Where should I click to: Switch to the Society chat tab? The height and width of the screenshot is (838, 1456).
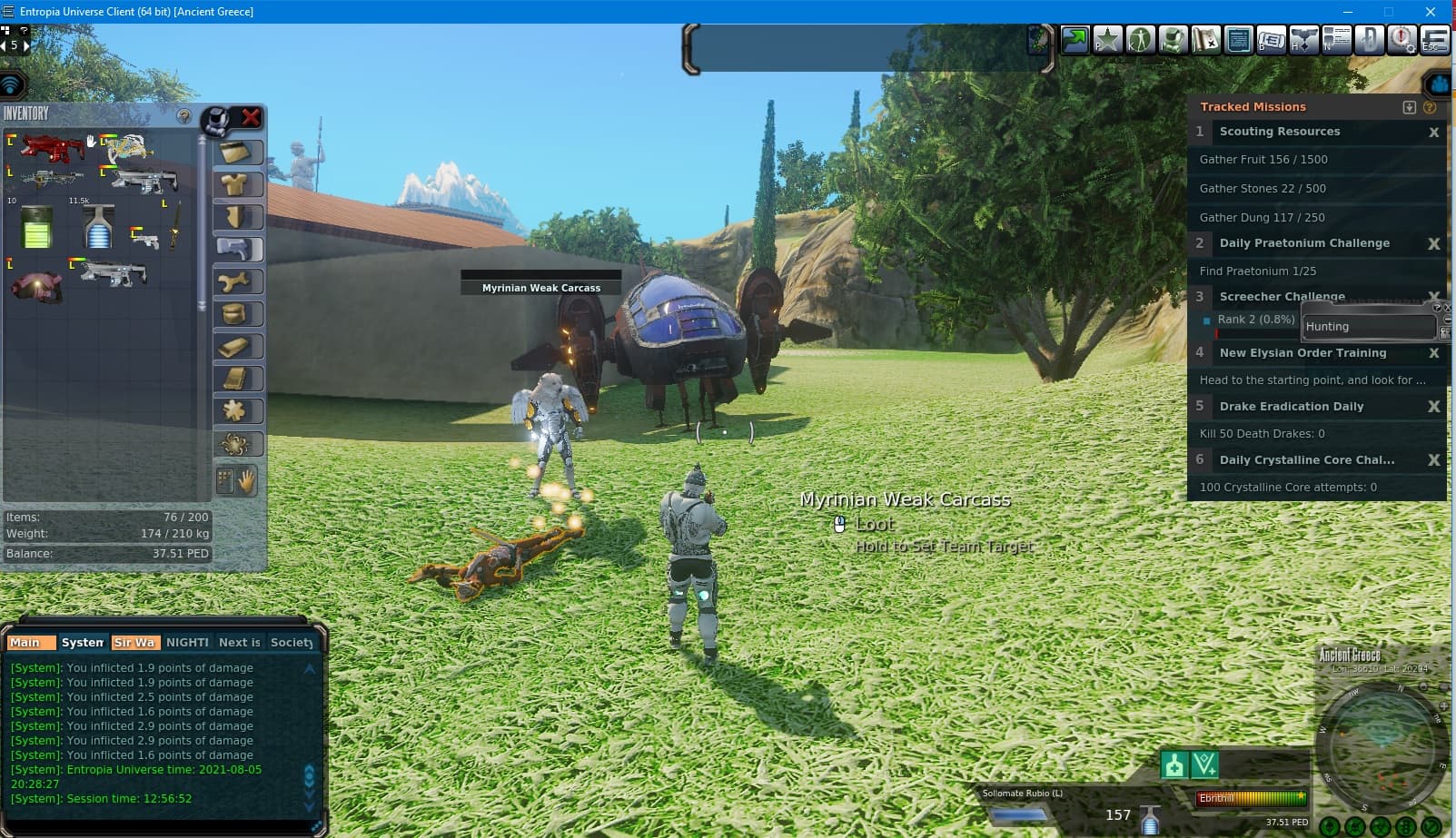pyautogui.click(x=292, y=642)
